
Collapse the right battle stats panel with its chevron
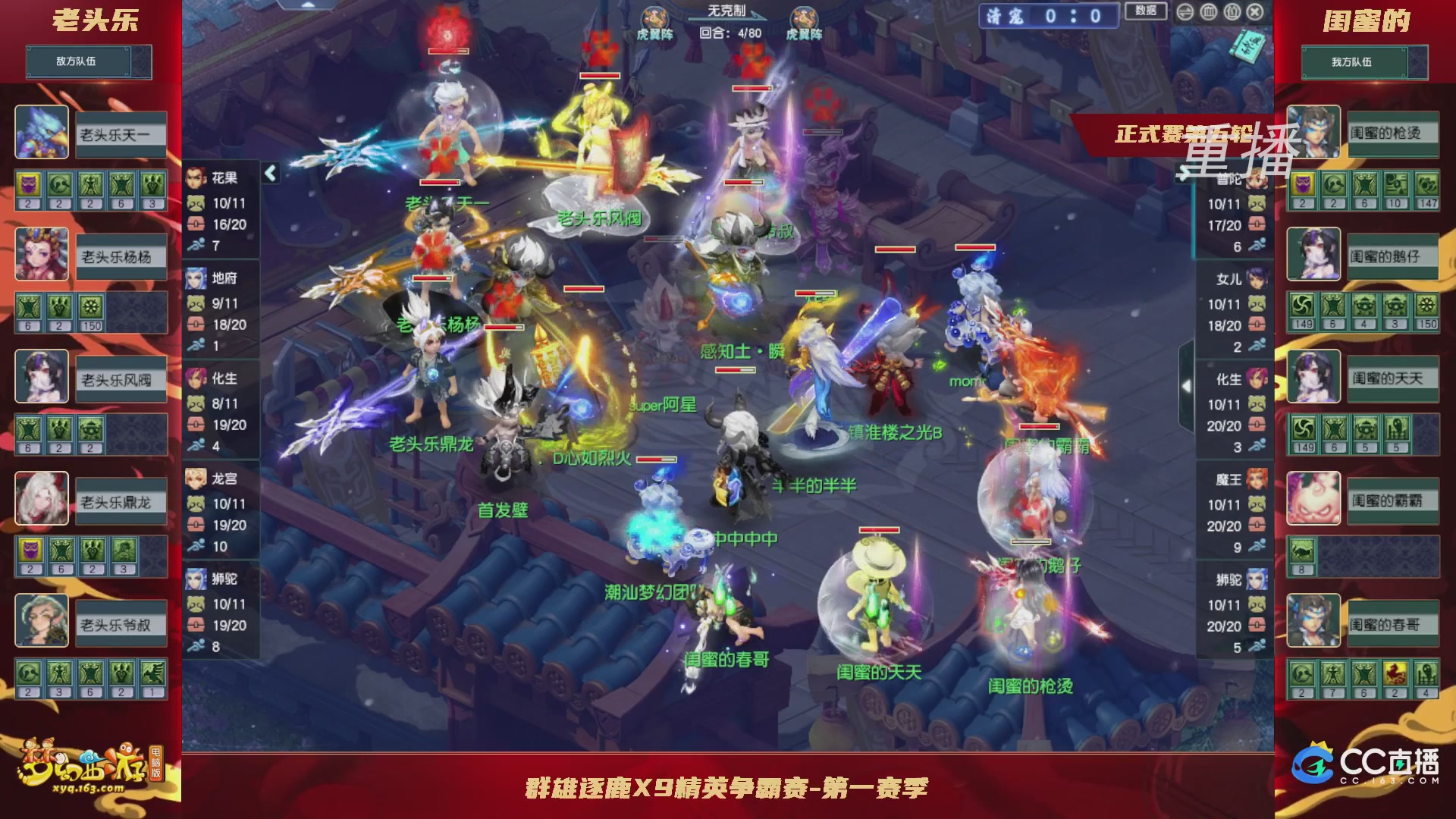[1184, 173]
